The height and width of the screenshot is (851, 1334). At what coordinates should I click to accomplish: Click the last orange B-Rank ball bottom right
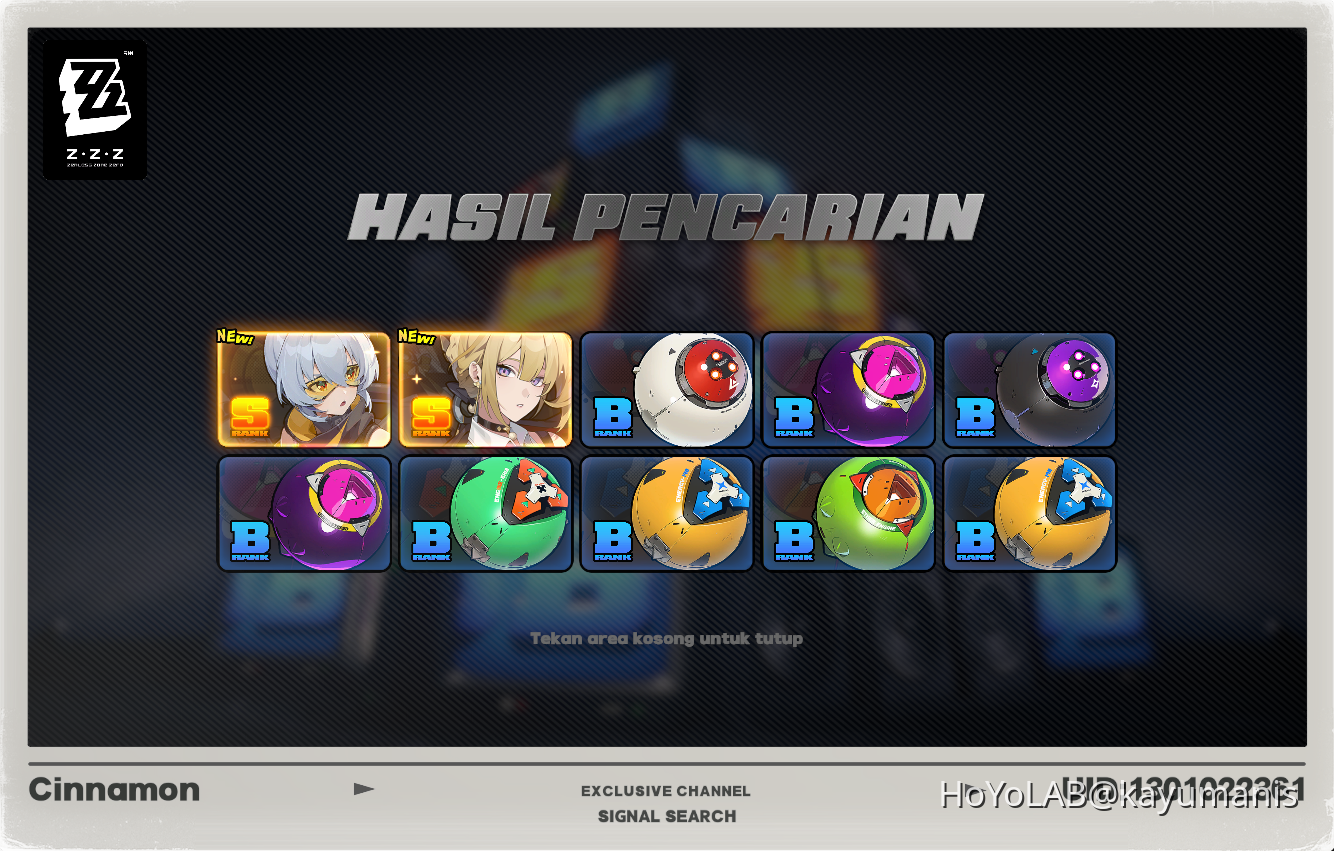coord(1030,512)
